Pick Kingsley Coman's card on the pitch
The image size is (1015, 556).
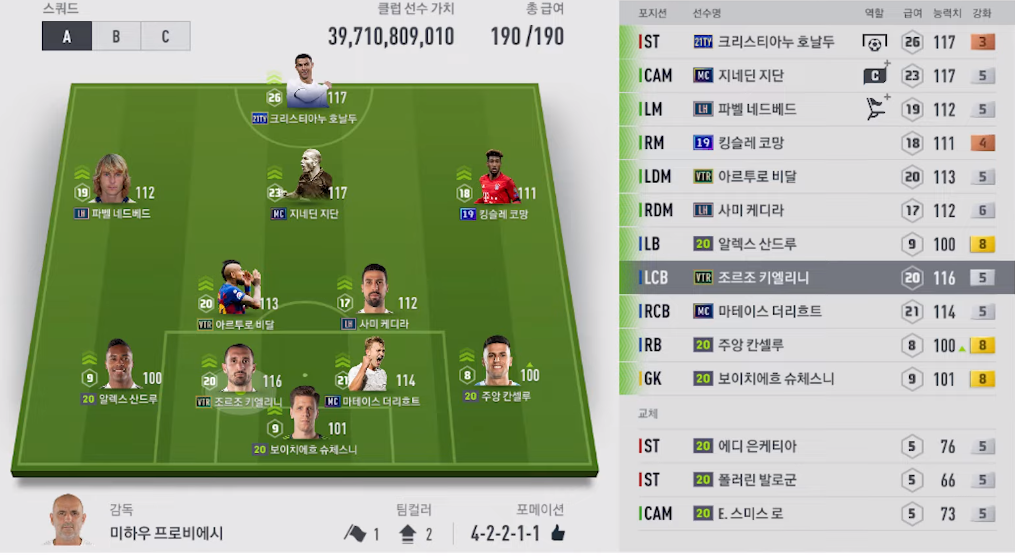[493, 181]
